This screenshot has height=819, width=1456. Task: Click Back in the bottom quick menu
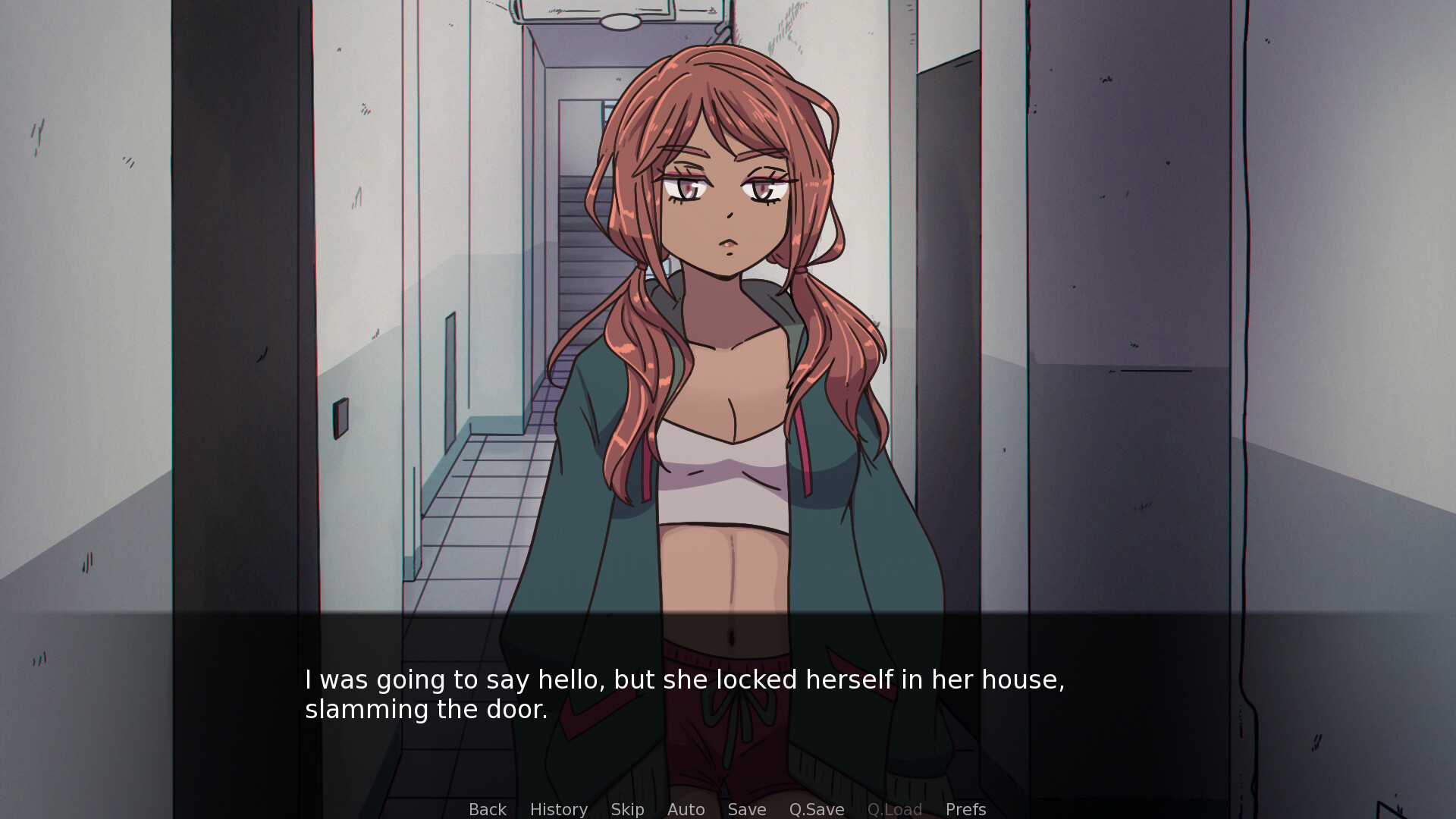(x=488, y=809)
